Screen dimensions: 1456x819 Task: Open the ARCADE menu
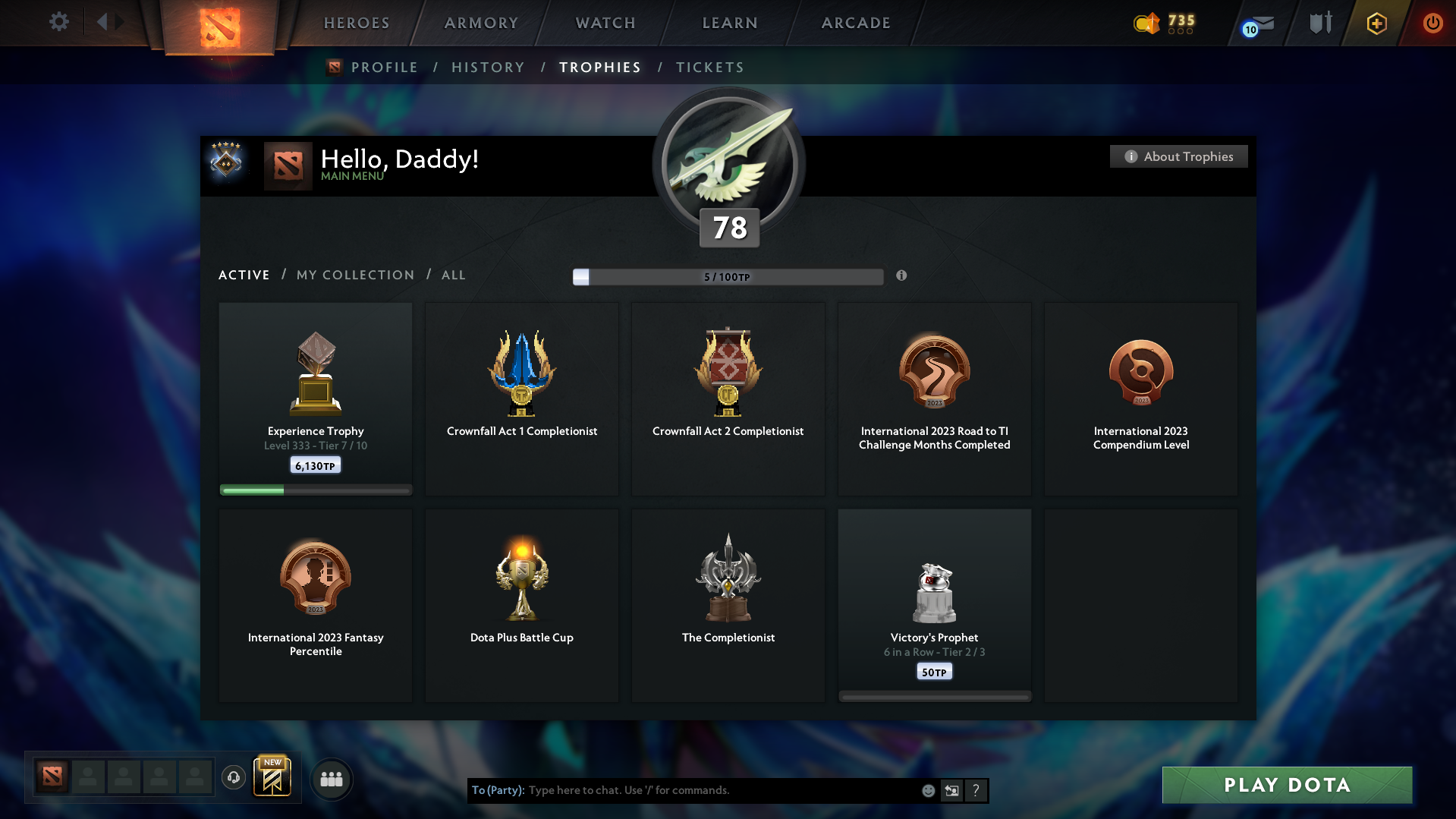pyautogui.click(x=855, y=23)
